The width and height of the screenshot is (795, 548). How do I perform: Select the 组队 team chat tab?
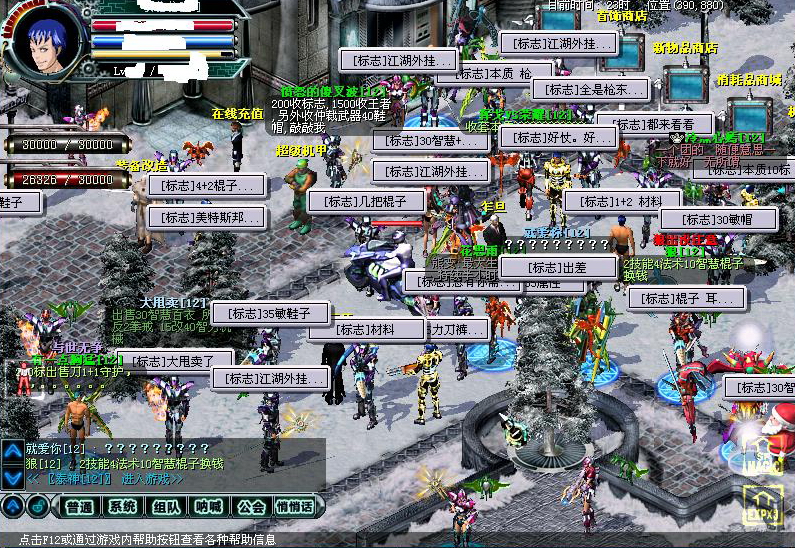click(165, 507)
